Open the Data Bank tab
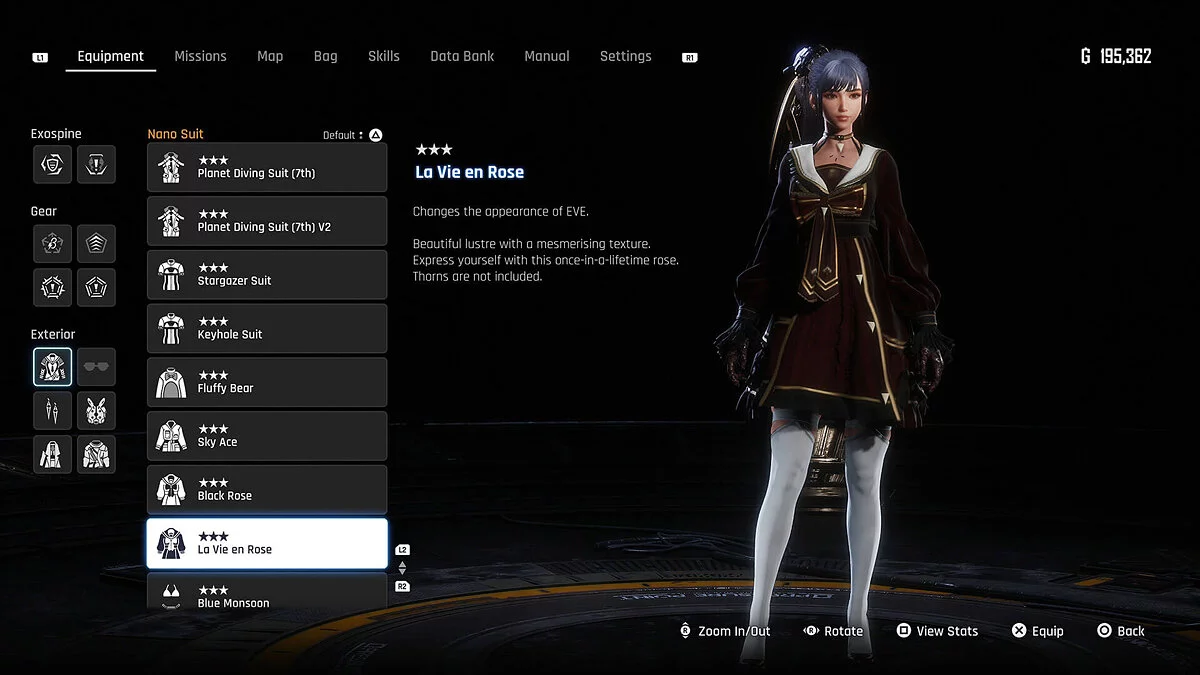 [x=462, y=57]
